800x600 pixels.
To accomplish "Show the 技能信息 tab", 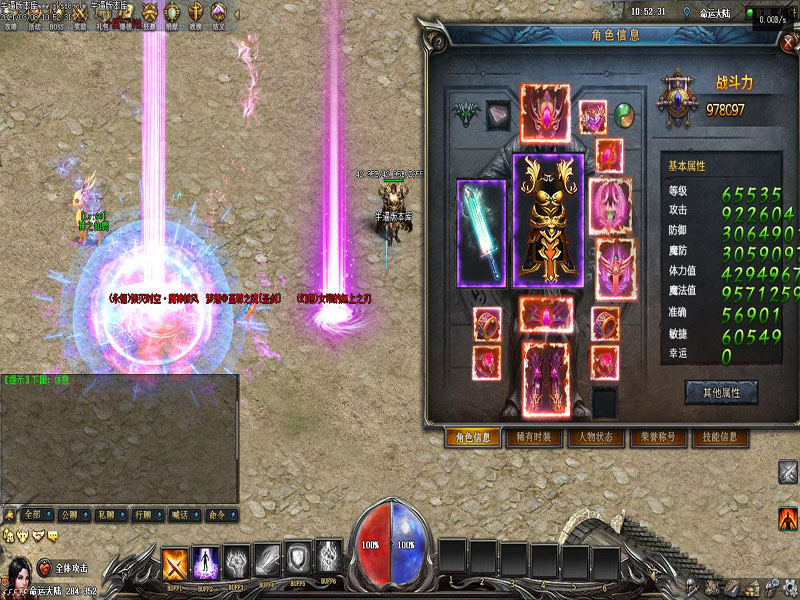I will pyautogui.click(x=719, y=437).
